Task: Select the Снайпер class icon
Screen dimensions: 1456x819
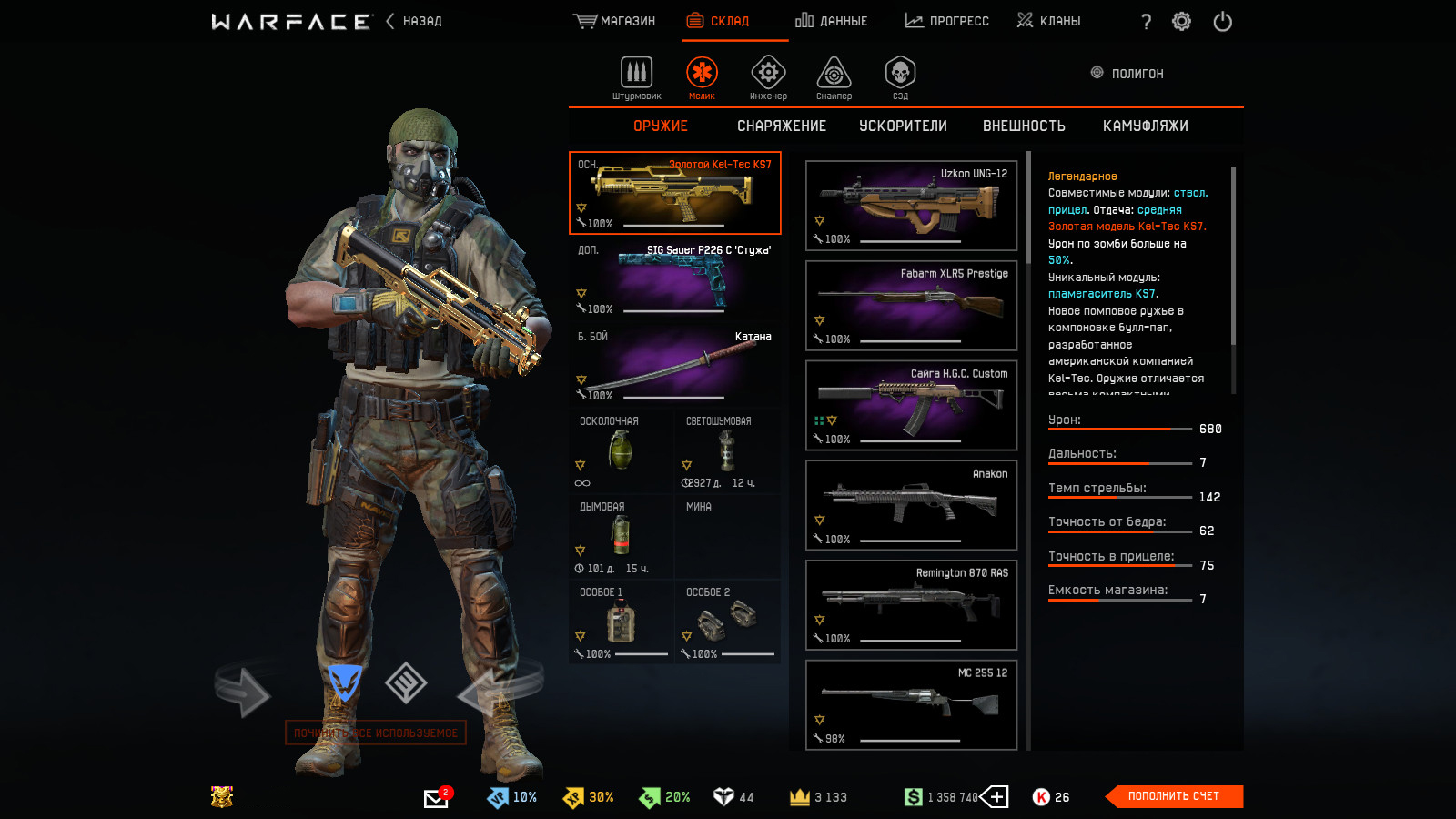Action: (x=834, y=77)
